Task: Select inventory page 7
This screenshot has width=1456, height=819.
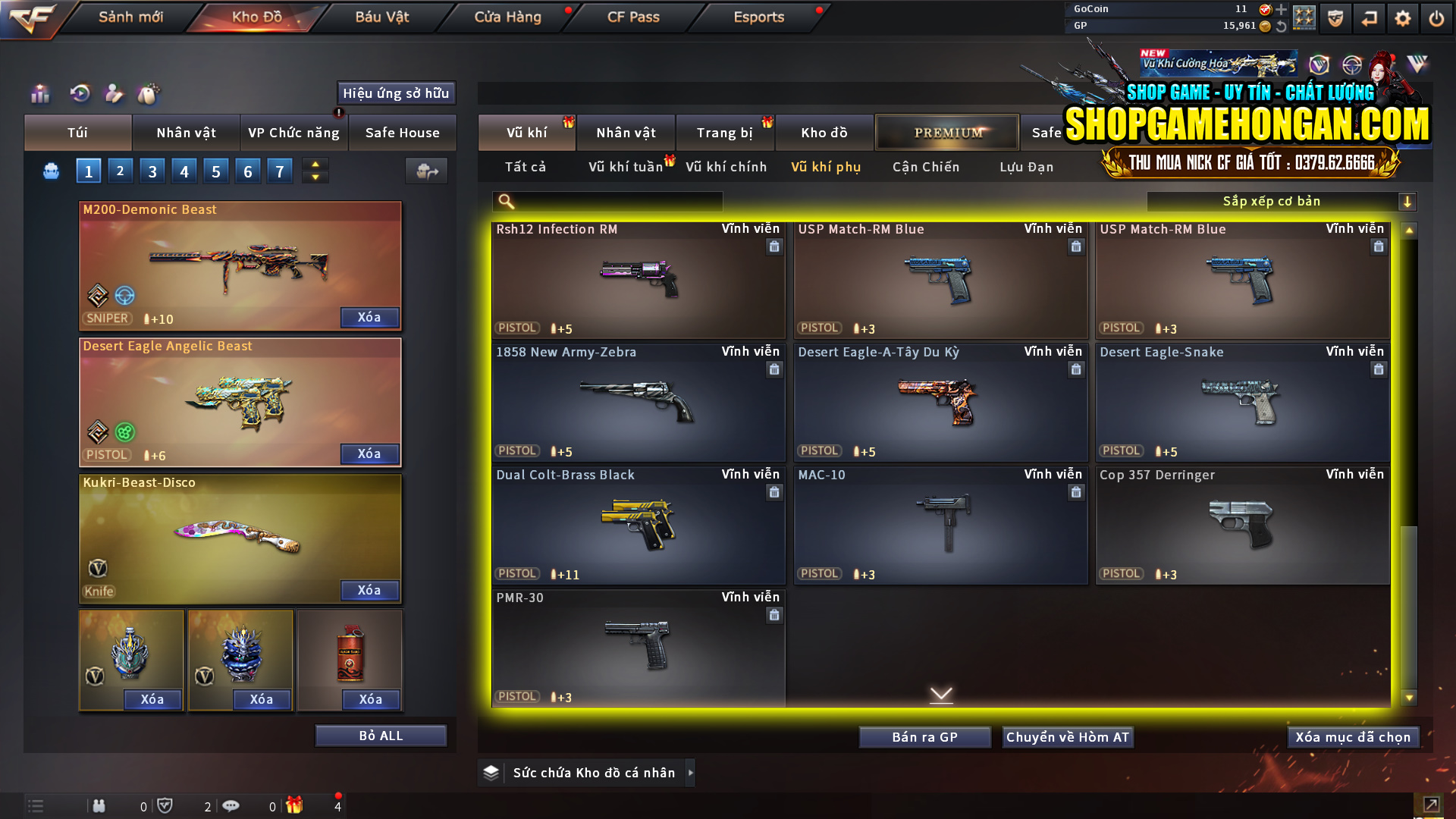Action: coord(280,171)
